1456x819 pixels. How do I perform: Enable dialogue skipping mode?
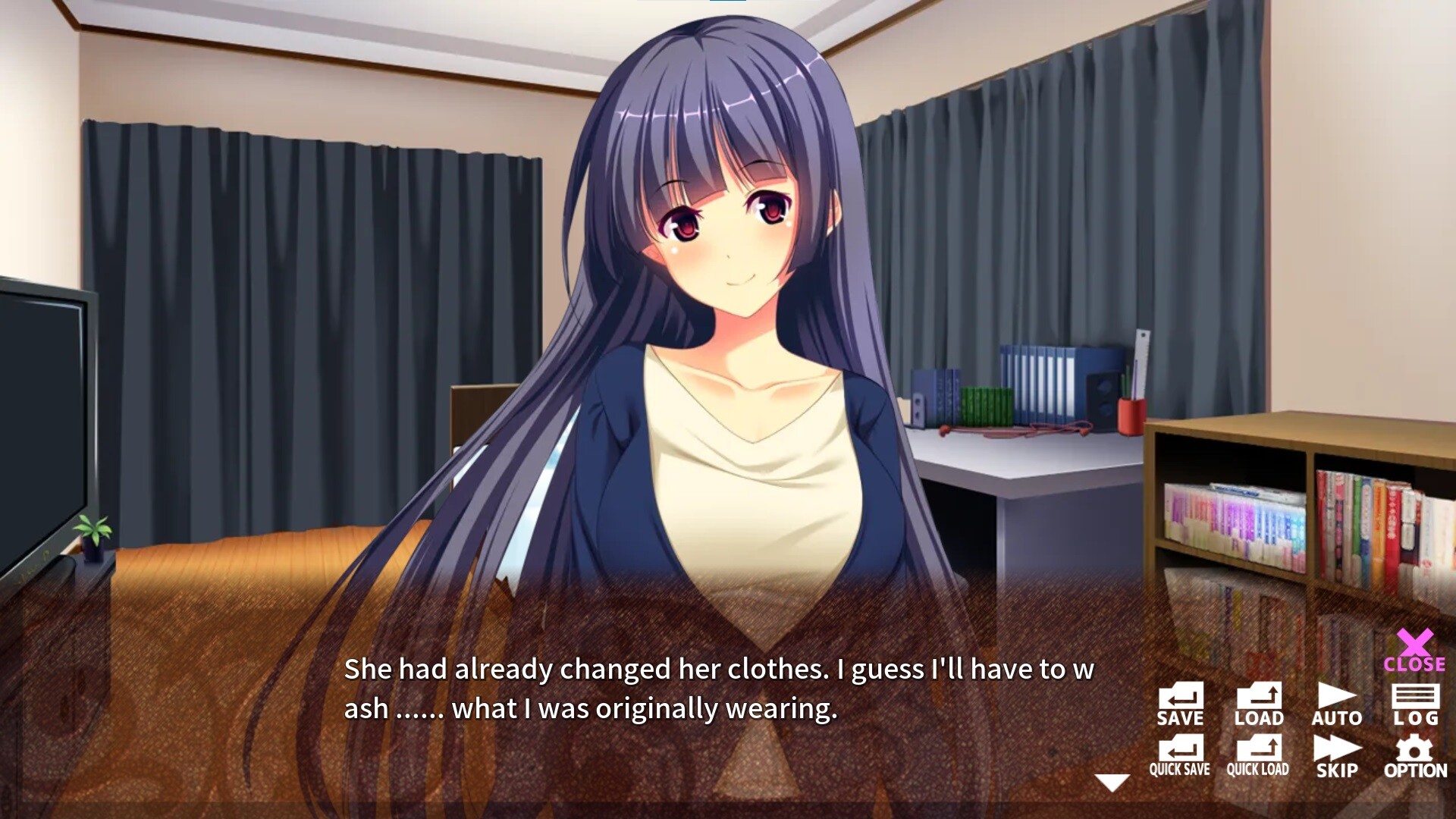point(1337,758)
